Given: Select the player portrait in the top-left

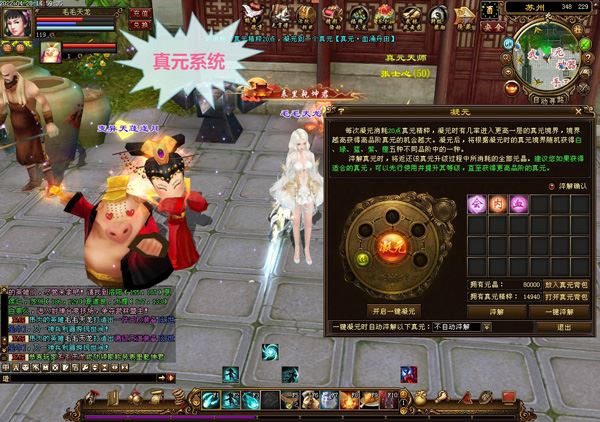Looking at the screenshot, I should click(x=18, y=22).
